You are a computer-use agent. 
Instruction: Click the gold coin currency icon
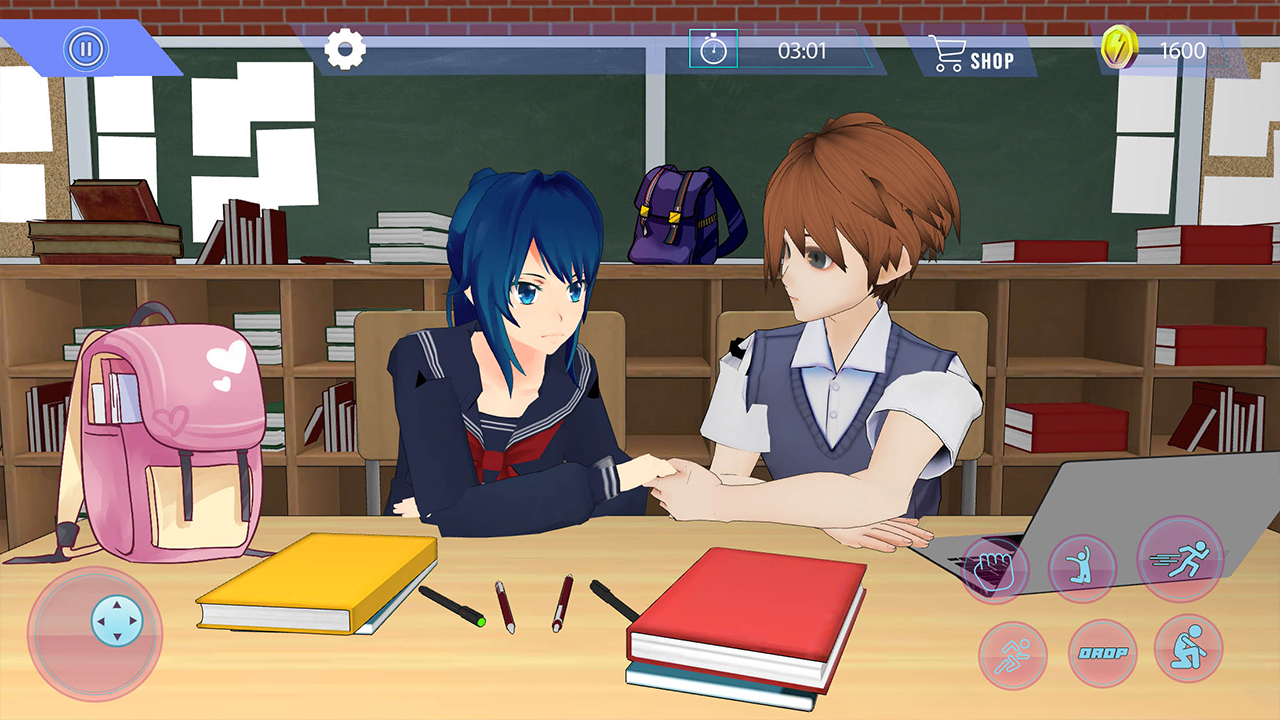click(x=1119, y=46)
